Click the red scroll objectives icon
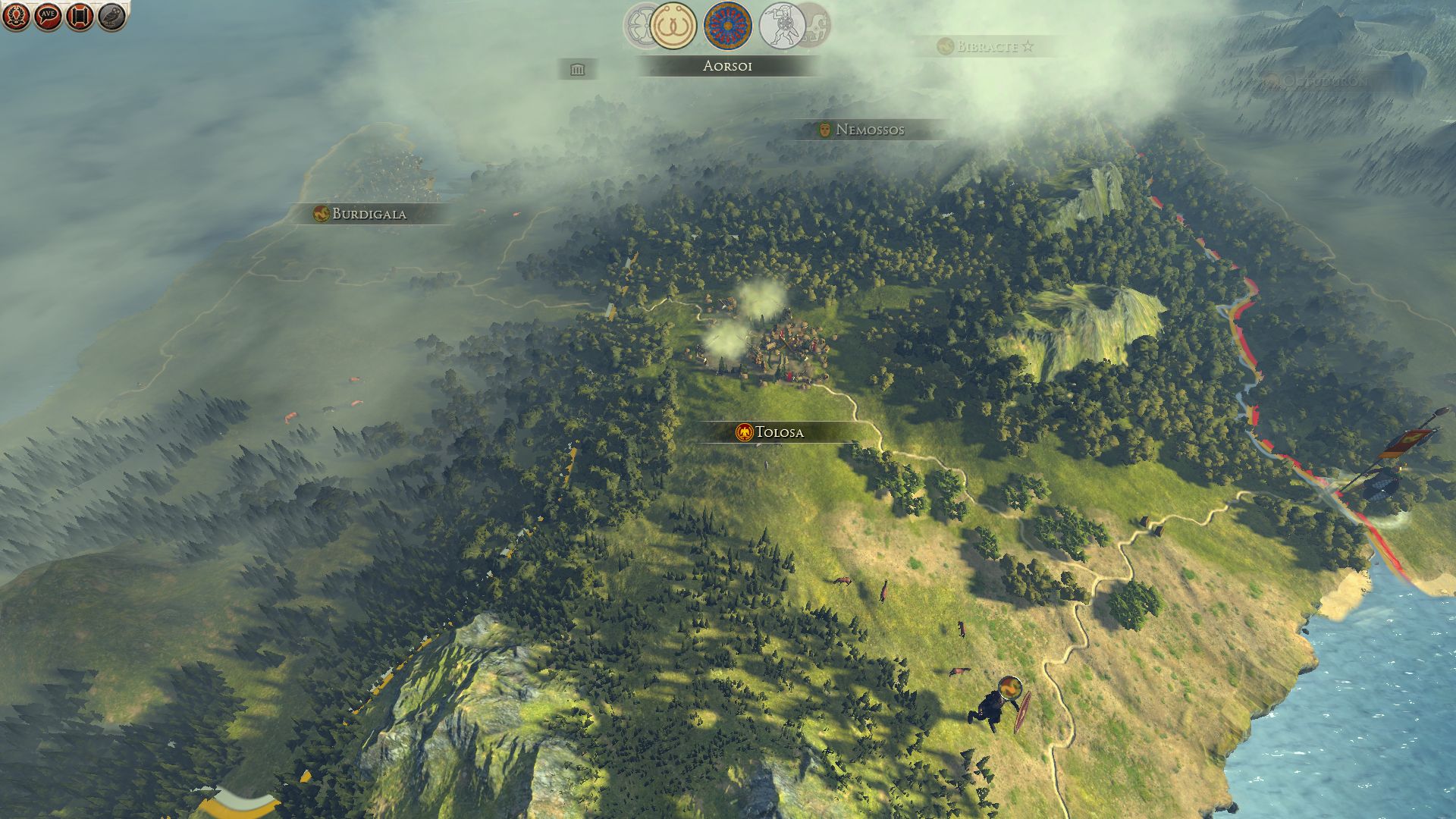1456x819 pixels. click(80, 17)
